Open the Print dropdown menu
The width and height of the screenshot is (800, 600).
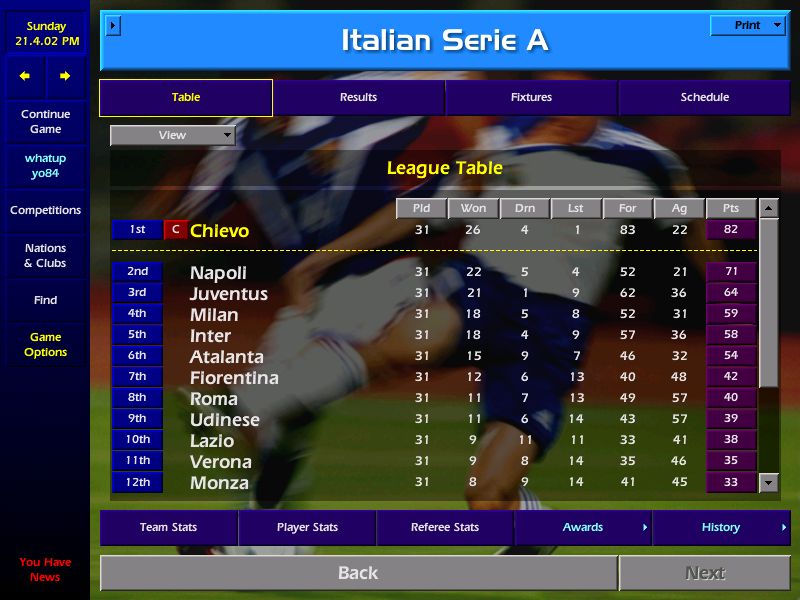tap(747, 25)
